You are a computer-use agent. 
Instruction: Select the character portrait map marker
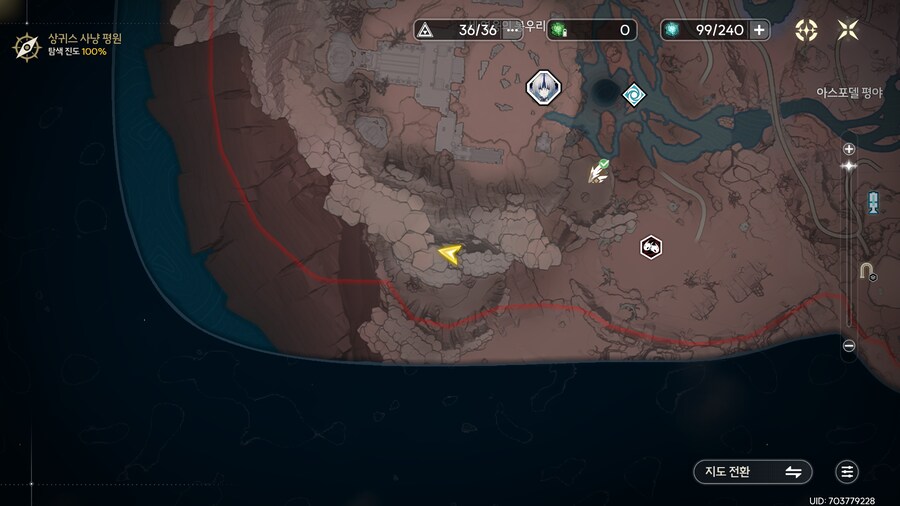pyautogui.click(x=544, y=87)
